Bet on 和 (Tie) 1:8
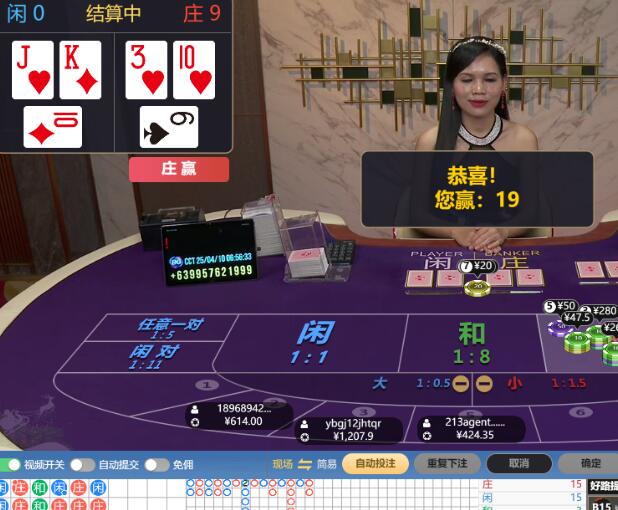 [x=471, y=341]
